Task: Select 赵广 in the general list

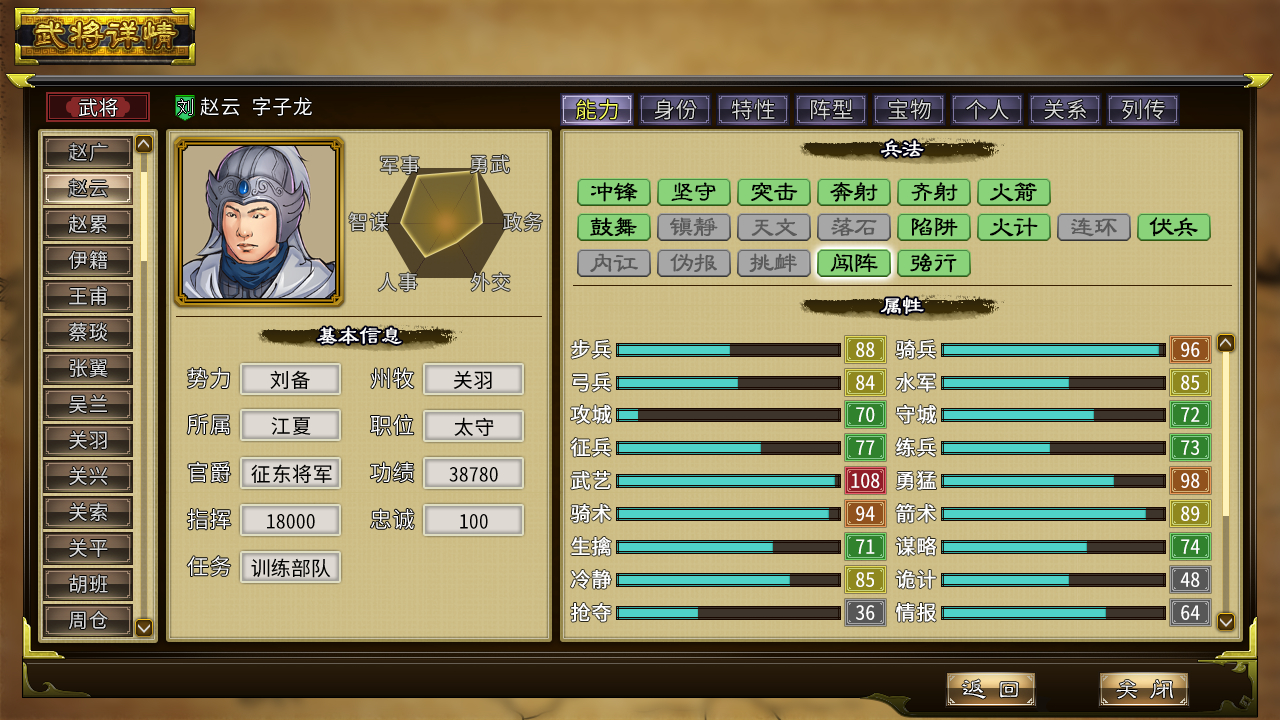Action: click(88, 153)
